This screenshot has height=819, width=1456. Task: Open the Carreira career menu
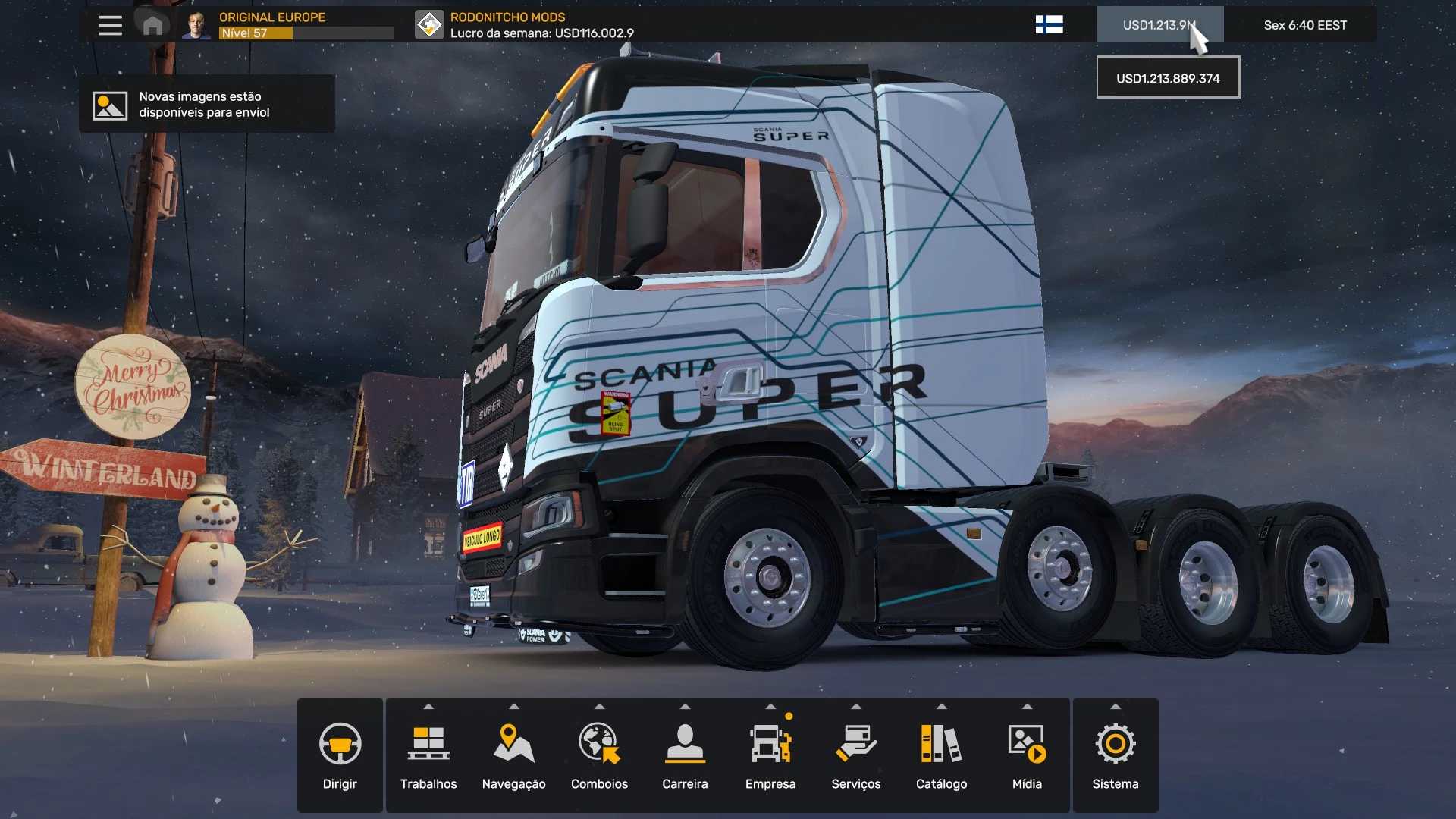(x=685, y=755)
